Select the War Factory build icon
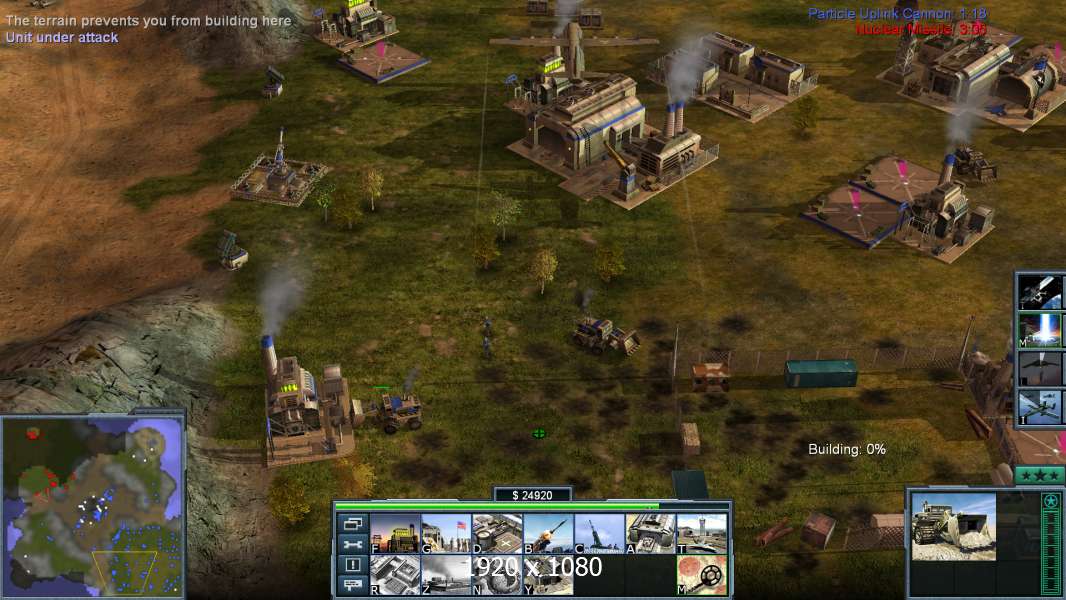Viewport: 1066px width, 600px height. click(650, 534)
